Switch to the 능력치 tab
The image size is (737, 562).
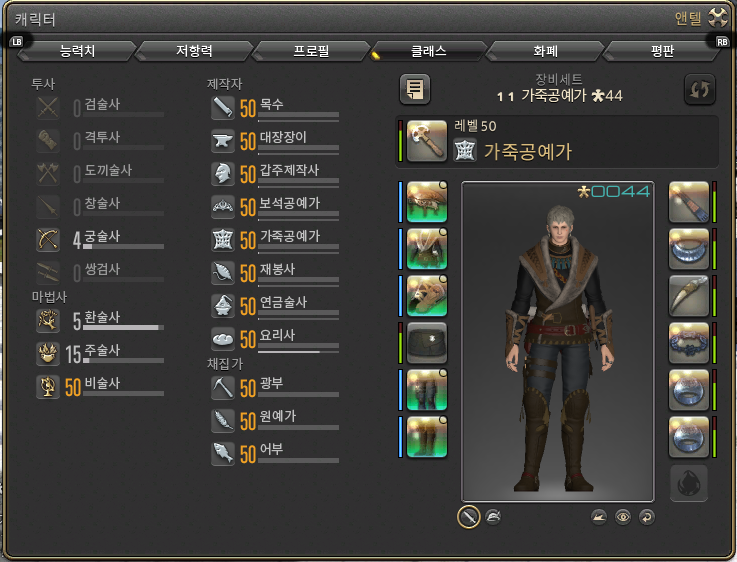[77, 50]
